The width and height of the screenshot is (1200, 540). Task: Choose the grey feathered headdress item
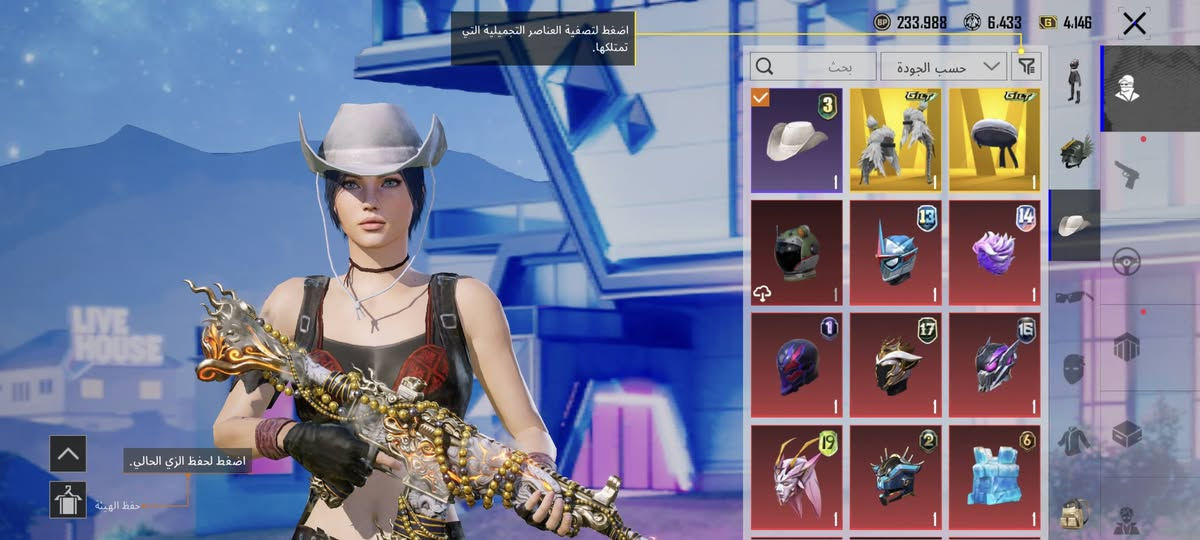[895, 140]
